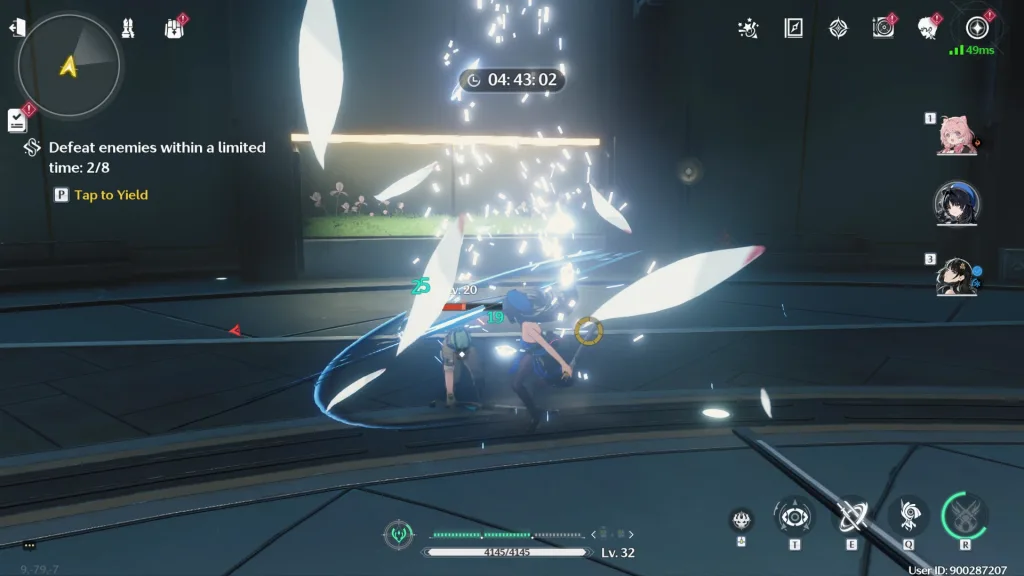The height and width of the screenshot is (576, 1024).
Task: Open the events sparkle icon
Action: tap(747, 28)
